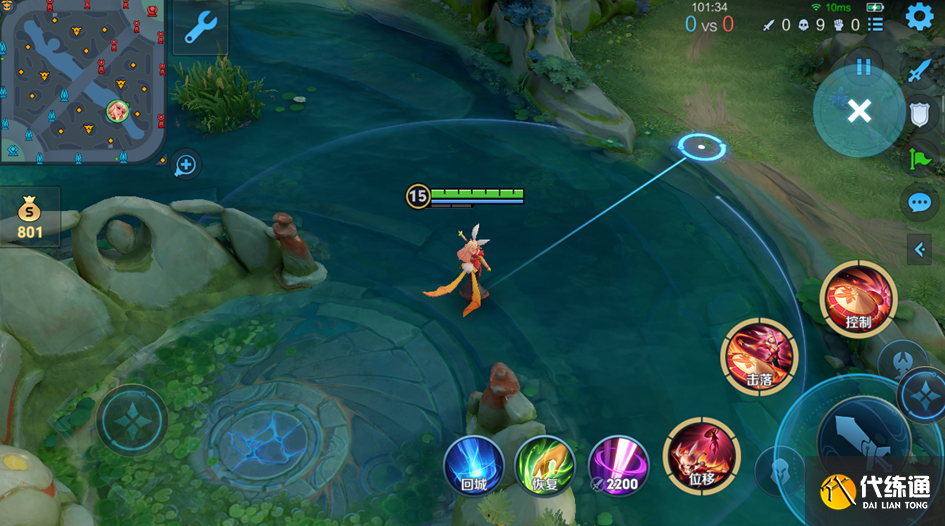Click the magnifier zoom button beside minimap
Image resolution: width=945 pixels, height=526 pixels.
[185, 165]
